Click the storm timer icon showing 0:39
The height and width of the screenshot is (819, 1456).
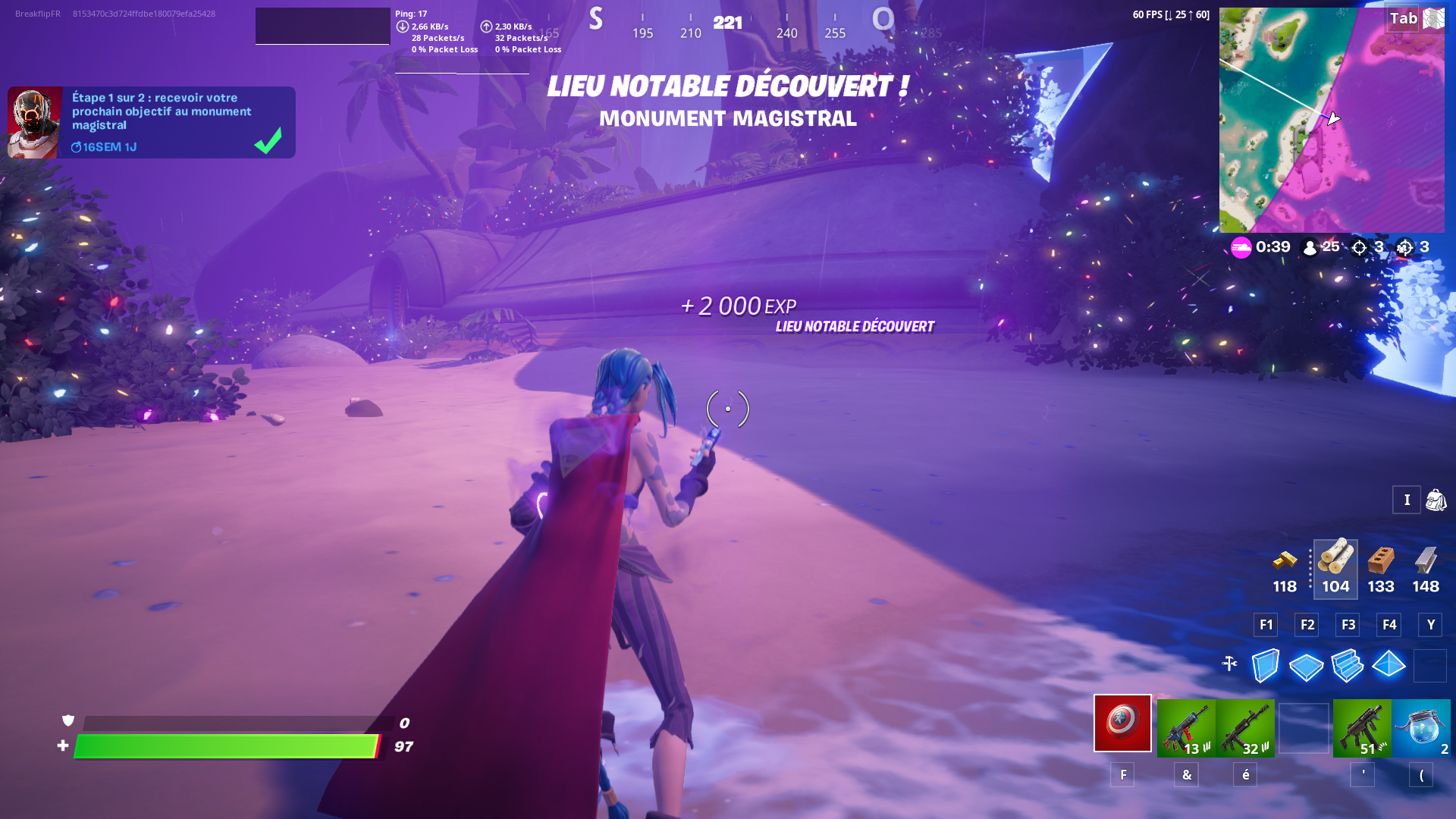click(1241, 247)
